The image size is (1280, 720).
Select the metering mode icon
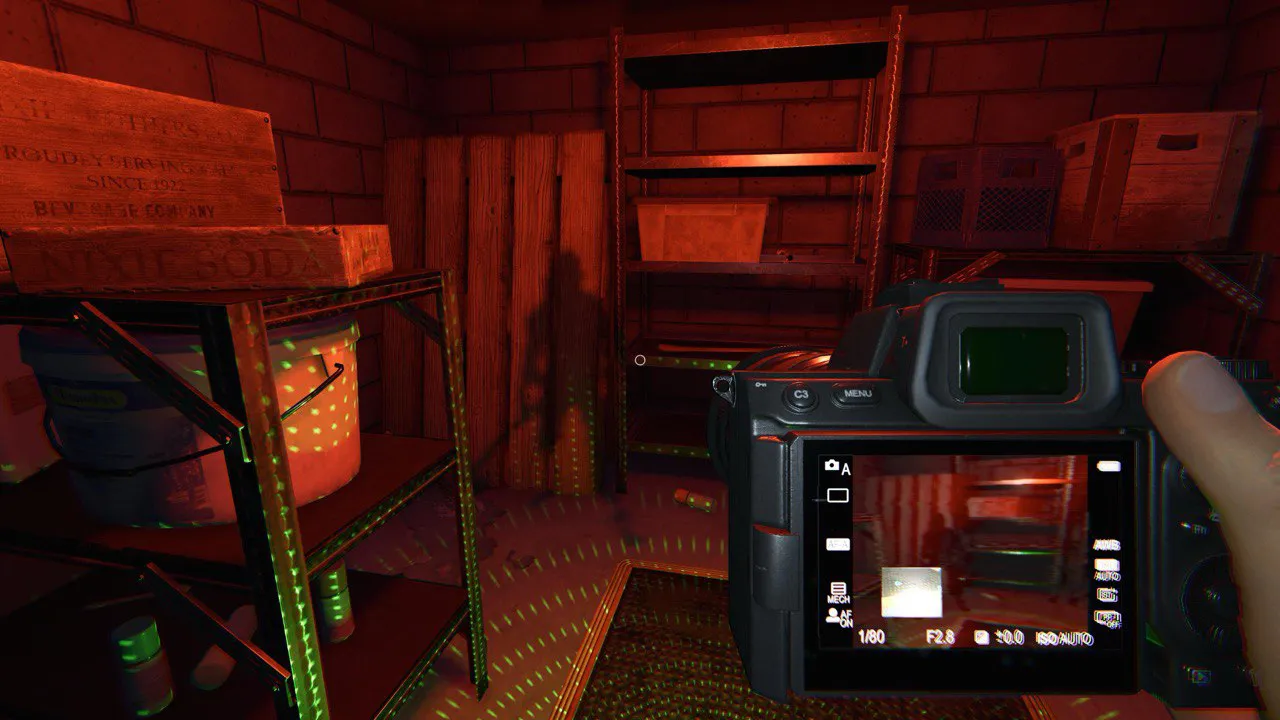pyautogui.click(x=1107, y=596)
